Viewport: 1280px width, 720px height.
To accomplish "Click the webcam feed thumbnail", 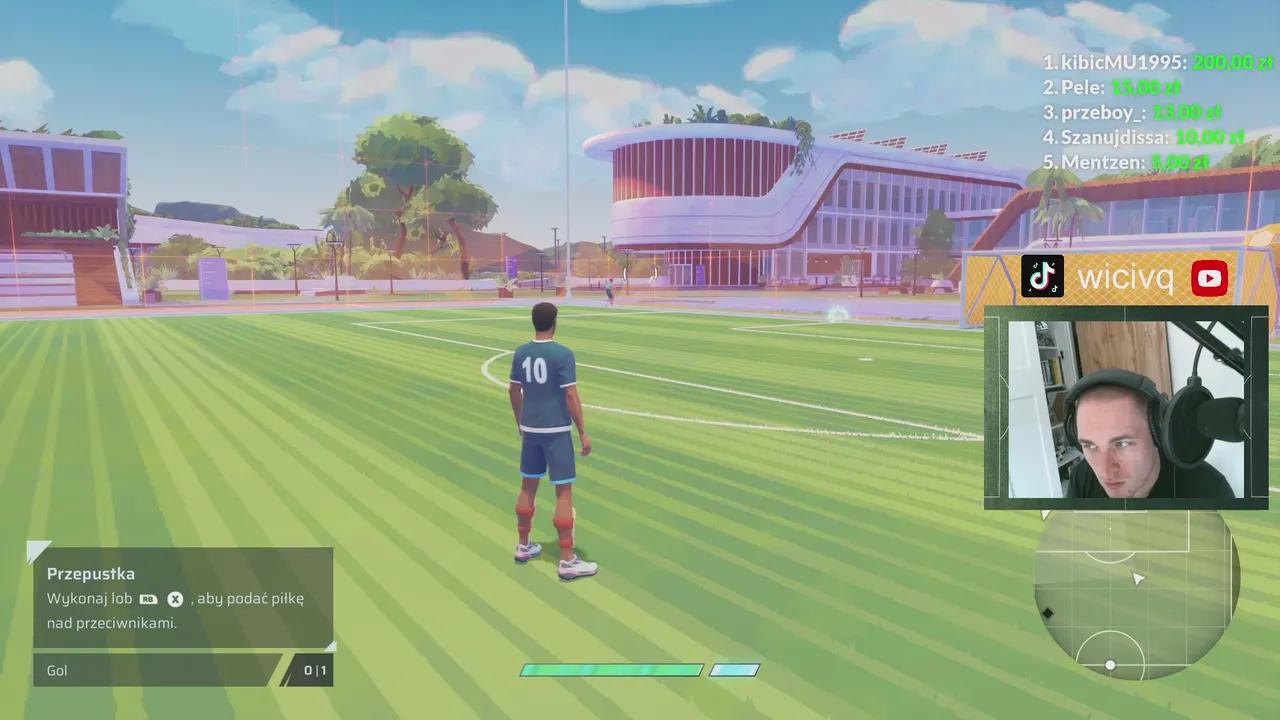I will pyautogui.click(x=1126, y=408).
